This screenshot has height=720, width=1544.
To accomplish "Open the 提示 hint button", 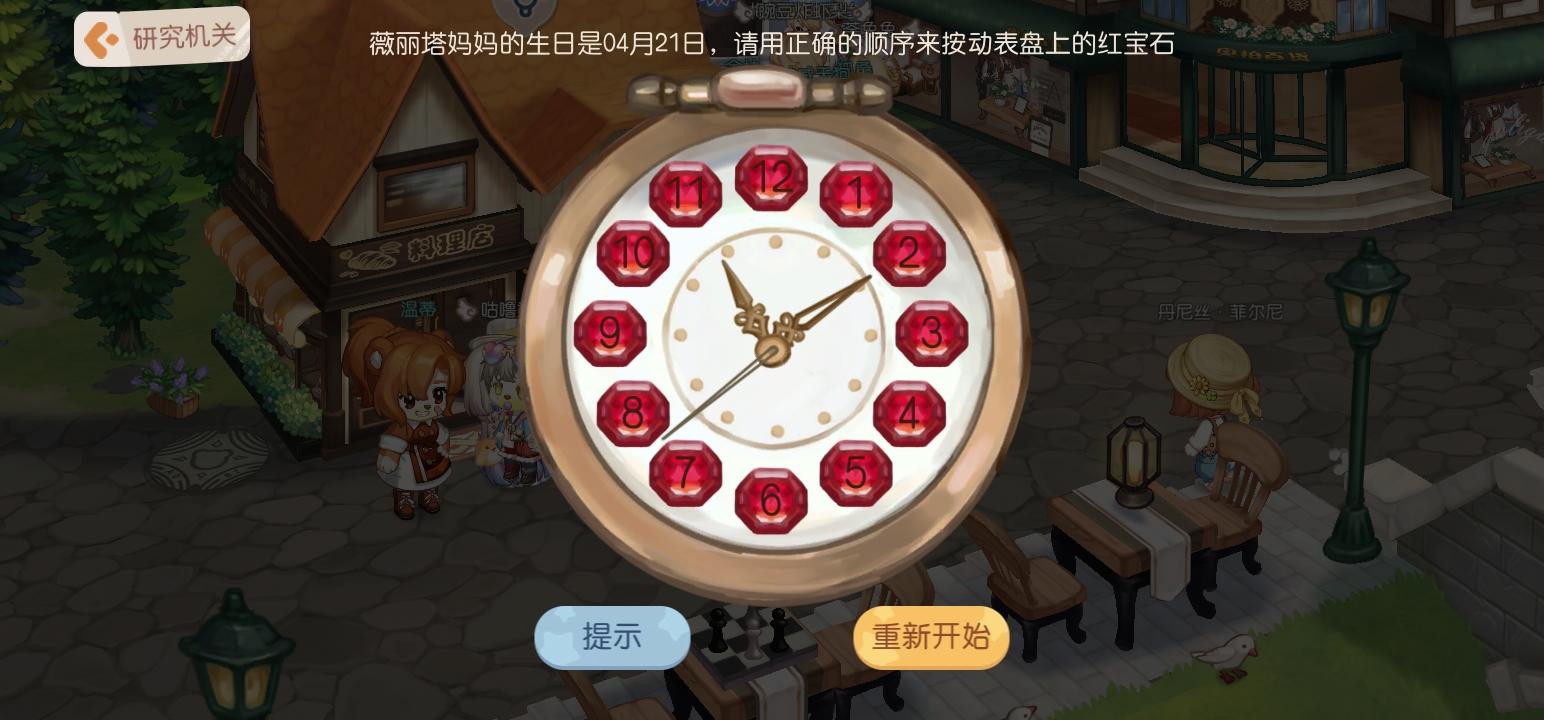I will 611,637.
